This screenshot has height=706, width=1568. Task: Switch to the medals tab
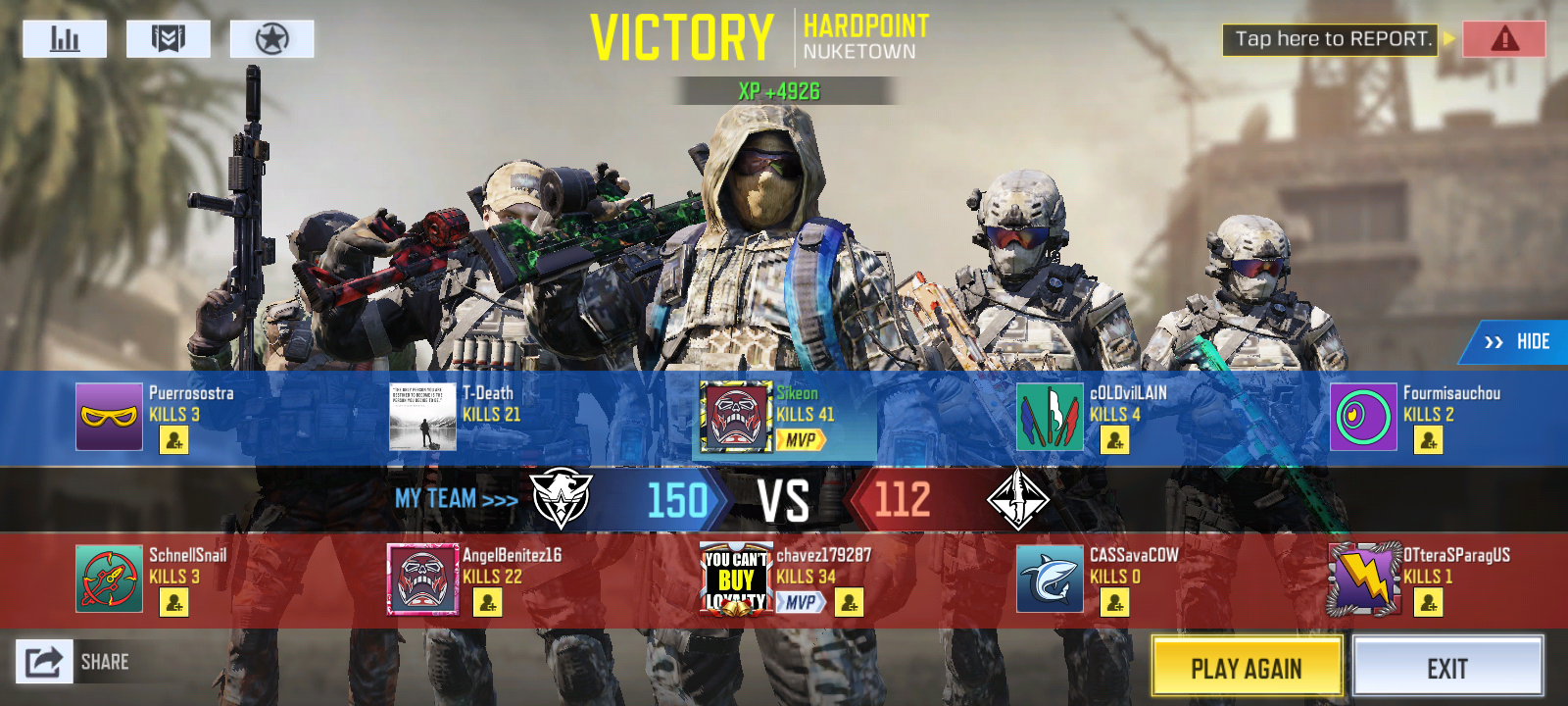pyautogui.click(x=169, y=39)
